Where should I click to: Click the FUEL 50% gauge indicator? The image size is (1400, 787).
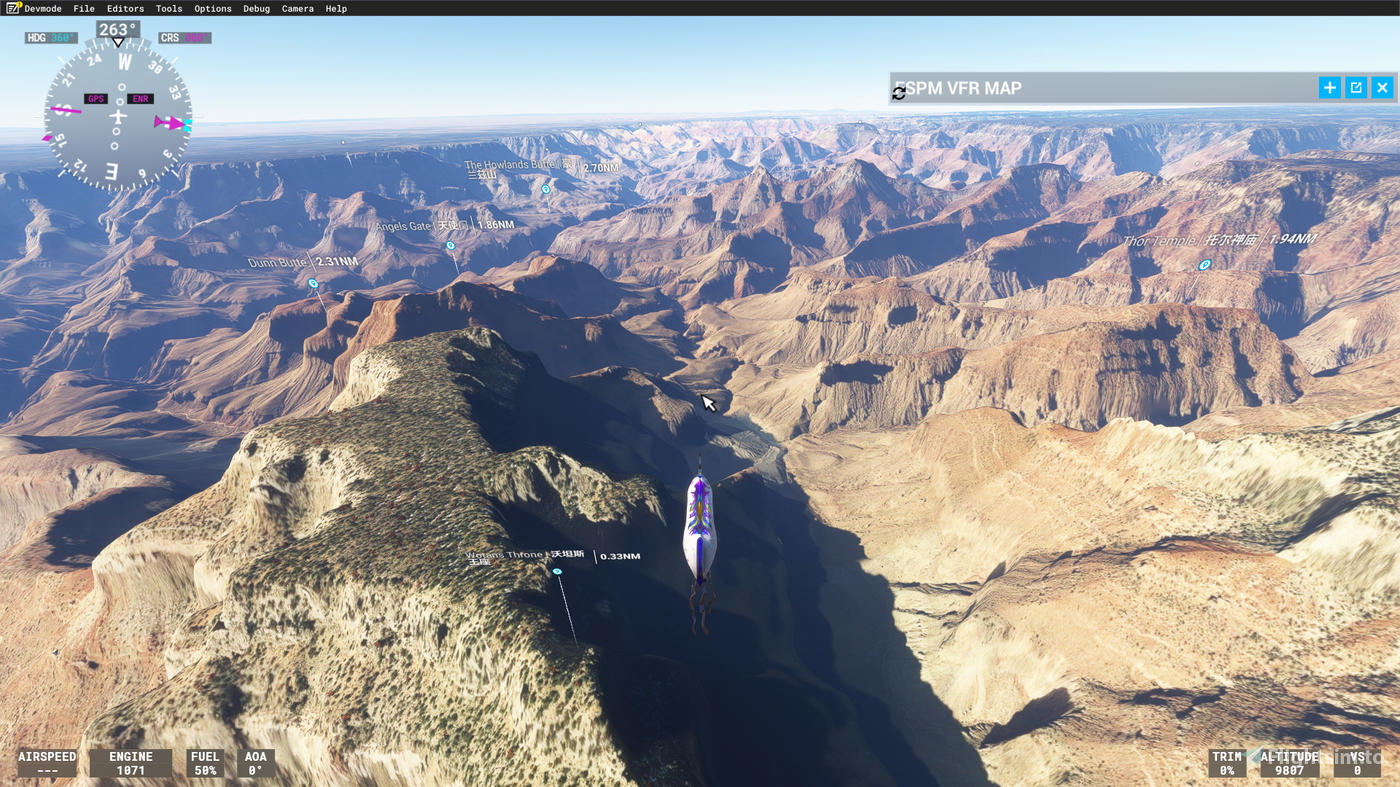pyautogui.click(x=204, y=760)
